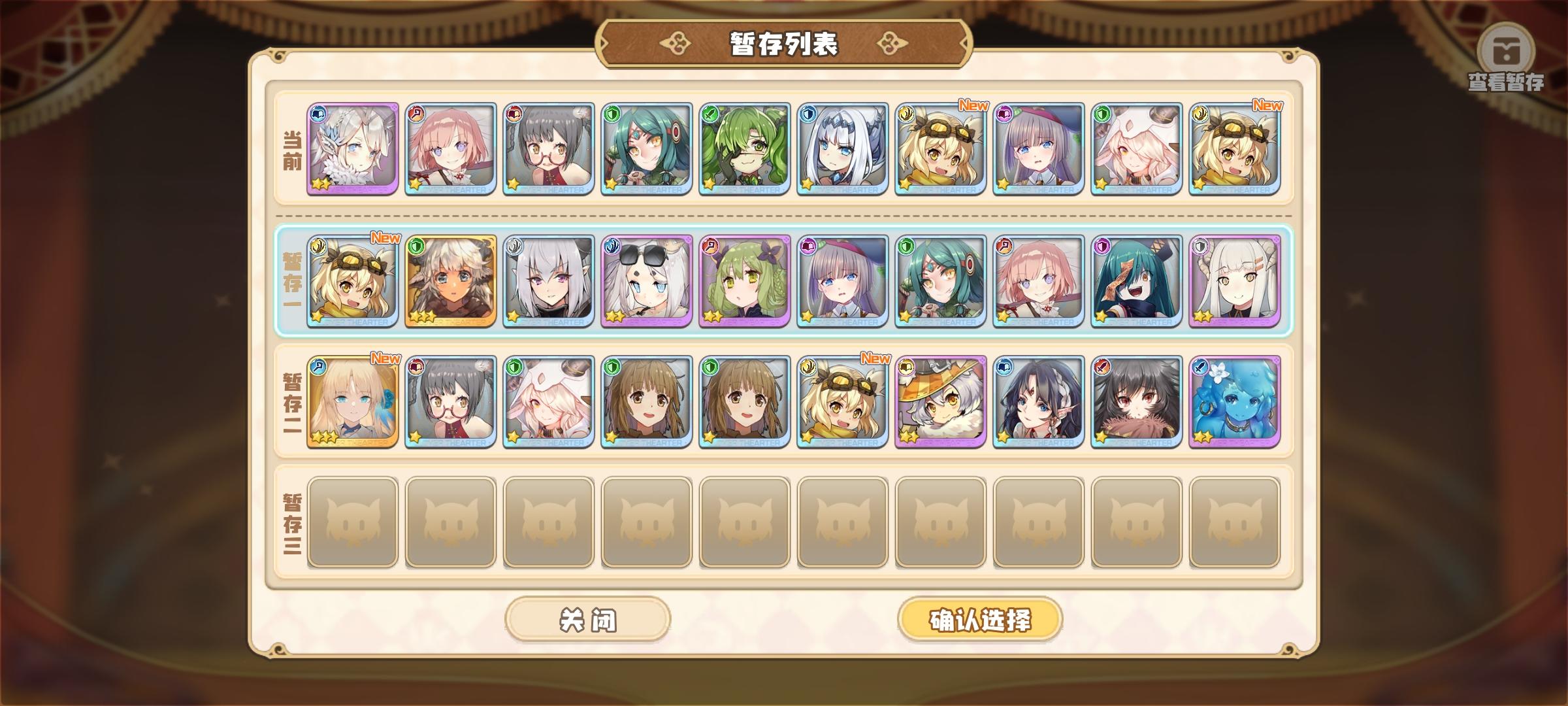Viewport: 1568px width, 706px height.
Task: Switch to the 暂存三 row label
Action: (290, 523)
